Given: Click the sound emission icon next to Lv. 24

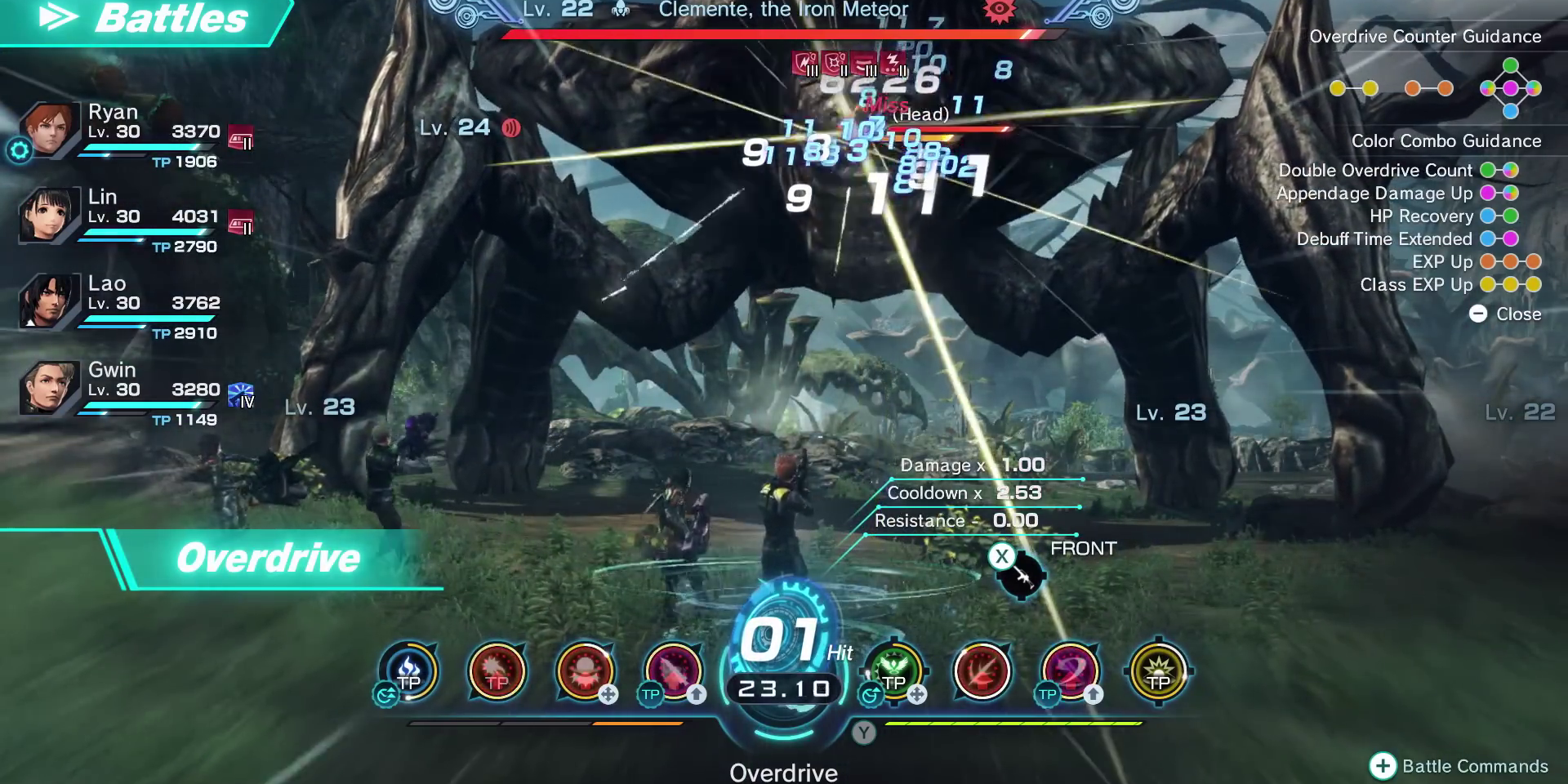Looking at the screenshot, I should click(513, 128).
